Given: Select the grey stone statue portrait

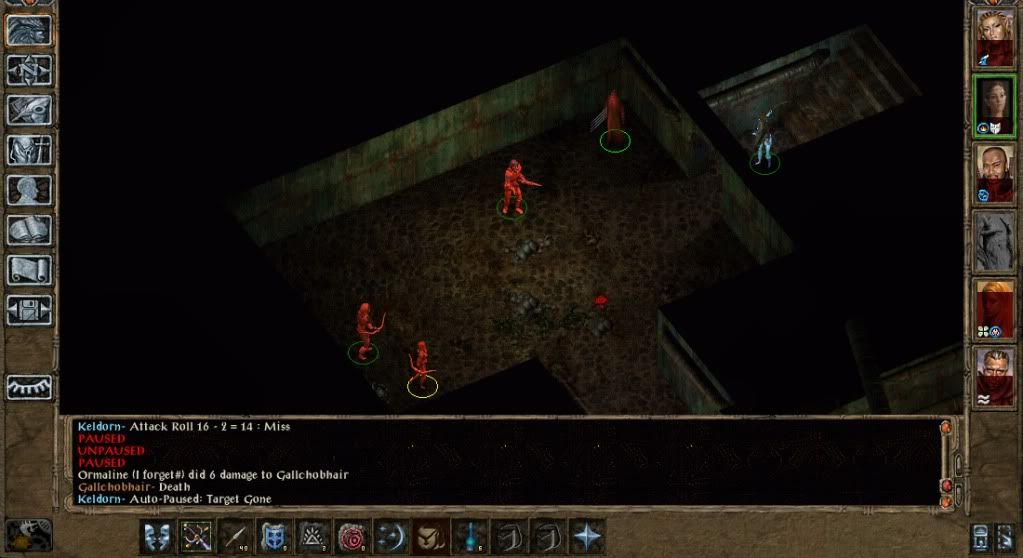Looking at the screenshot, I should click(995, 242).
